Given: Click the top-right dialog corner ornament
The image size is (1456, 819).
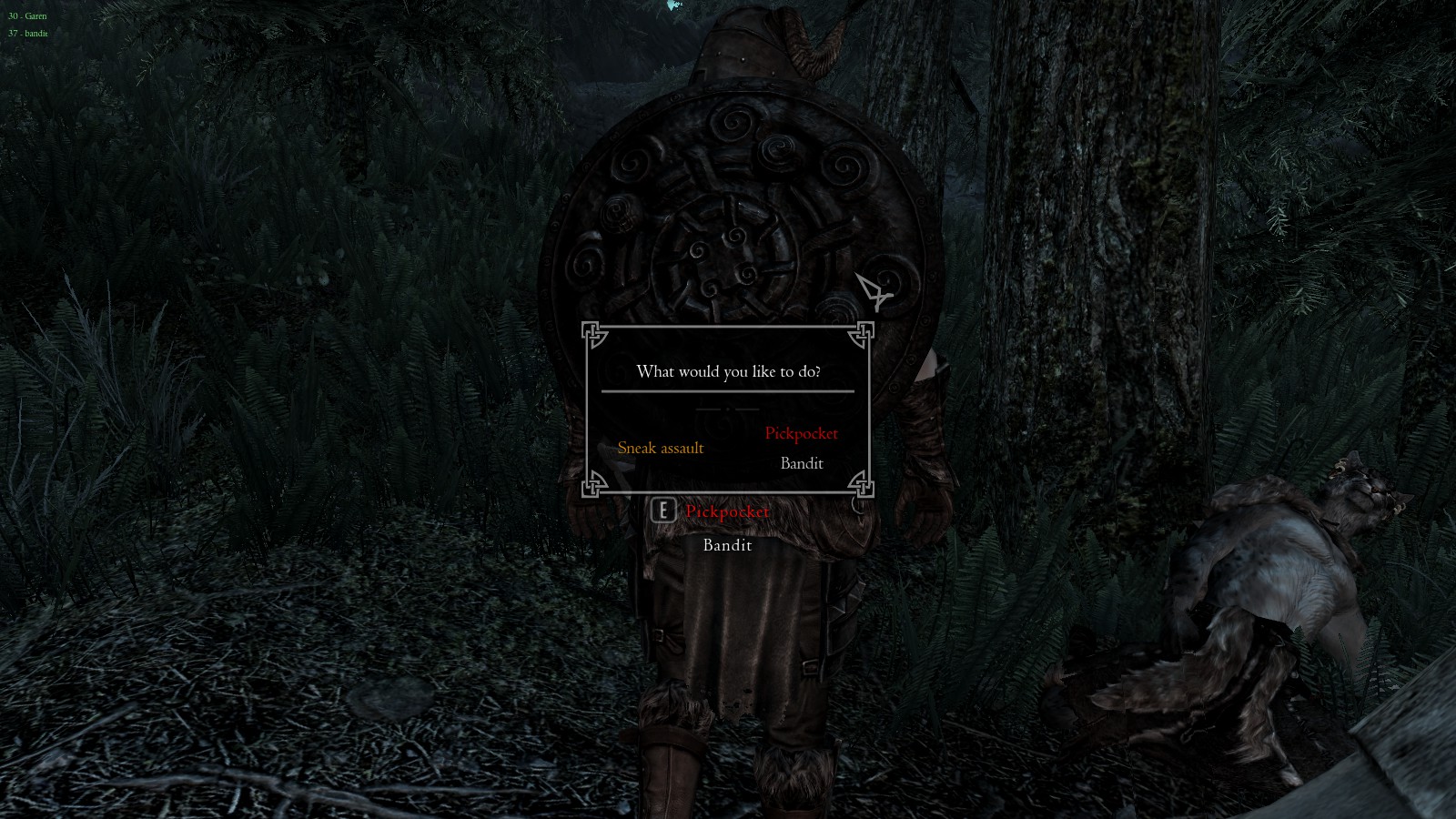Looking at the screenshot, I should pos(860,336).
